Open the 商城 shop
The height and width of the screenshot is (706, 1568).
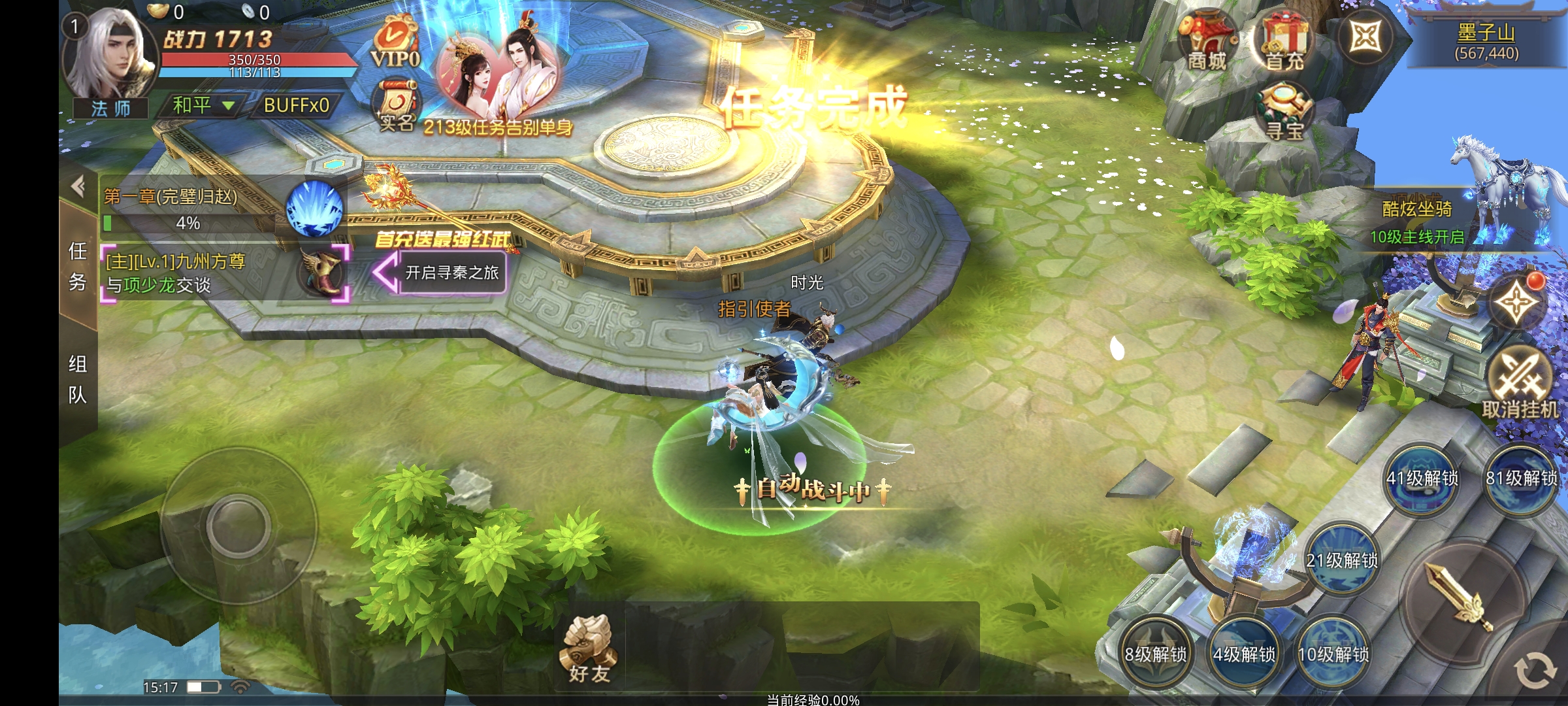coord(1206,41)
